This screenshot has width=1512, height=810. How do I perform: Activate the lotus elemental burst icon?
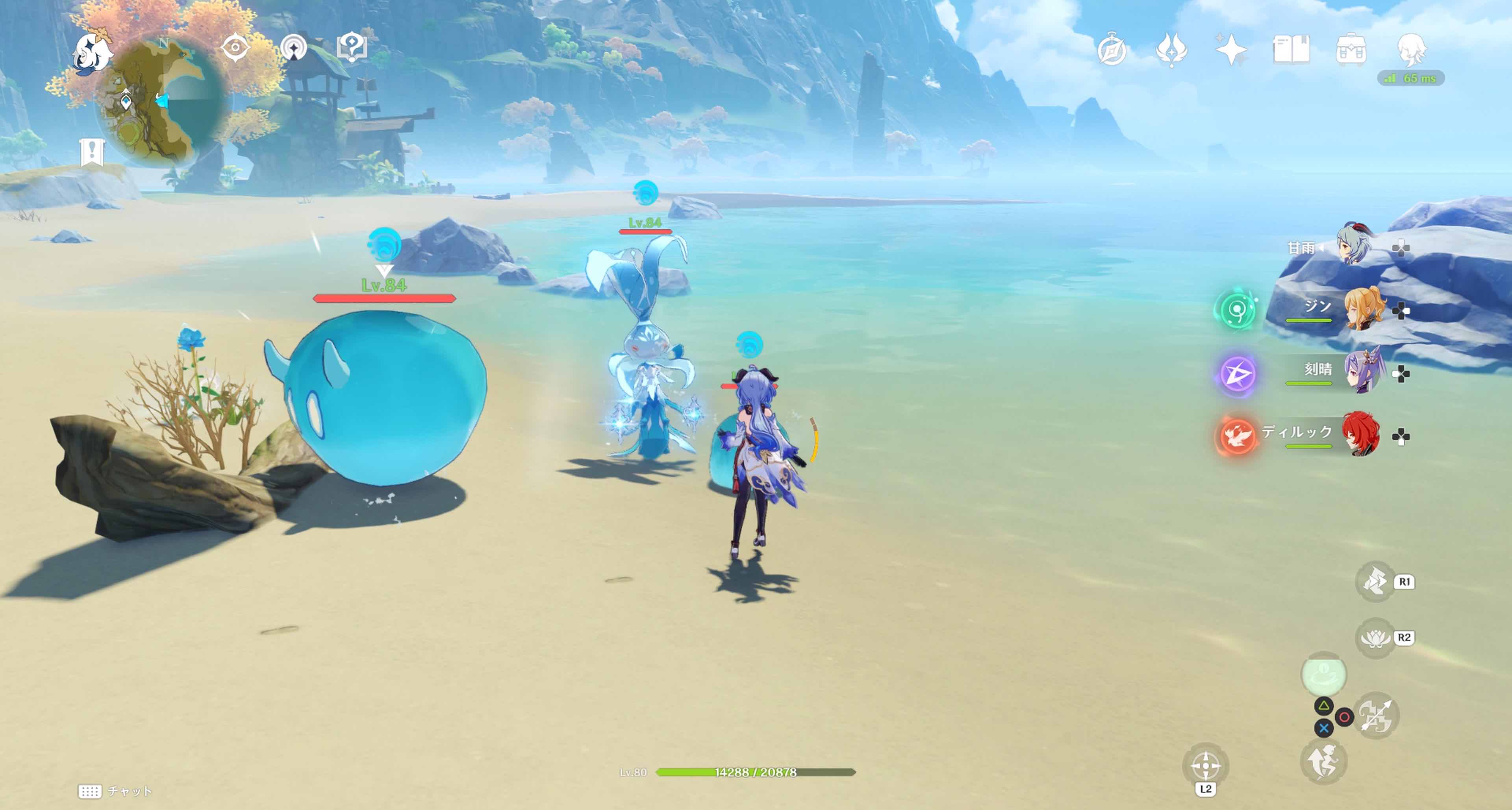(1375, 638)
